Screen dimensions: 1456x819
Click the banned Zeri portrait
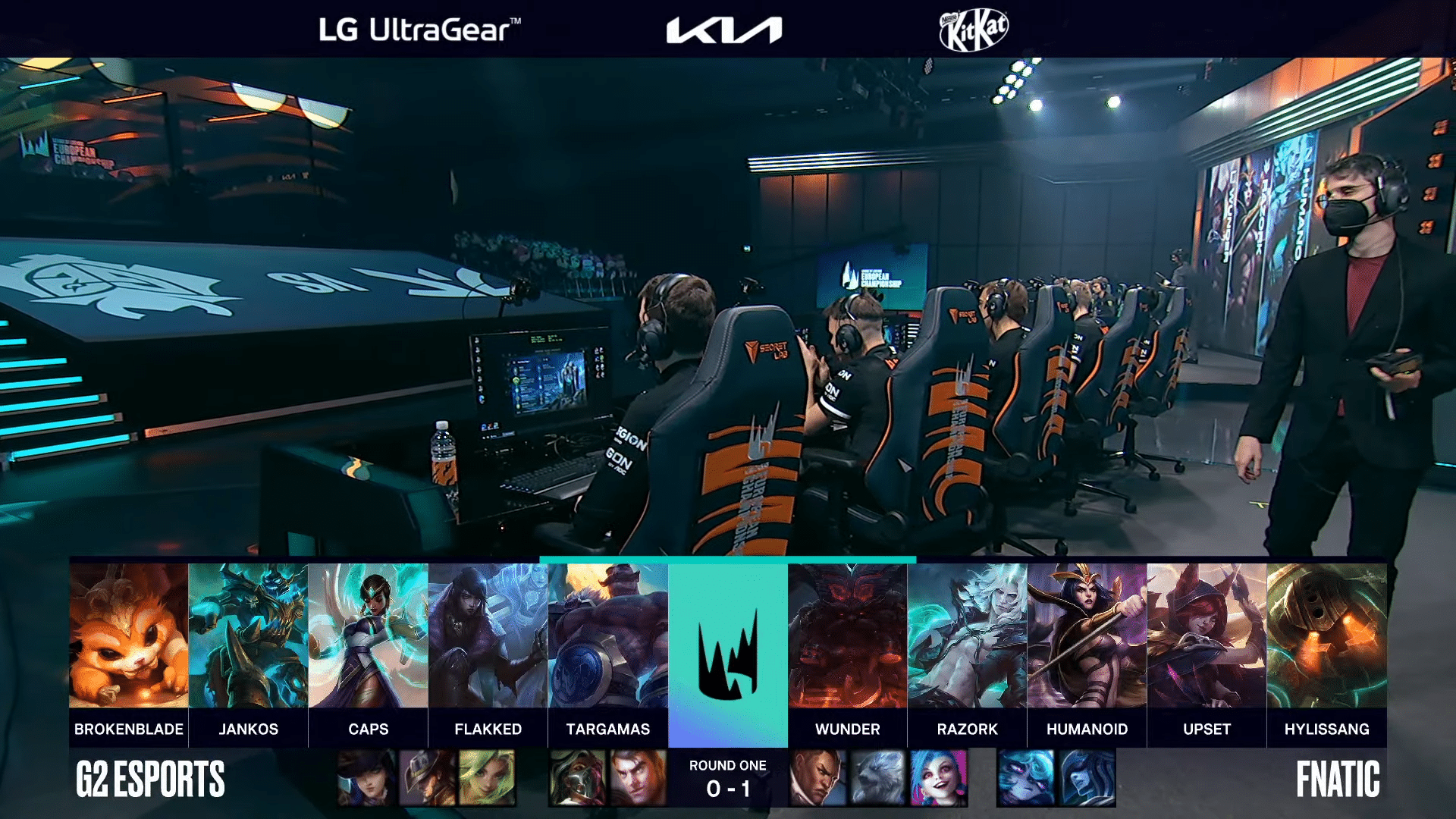(x=487, y=778)
